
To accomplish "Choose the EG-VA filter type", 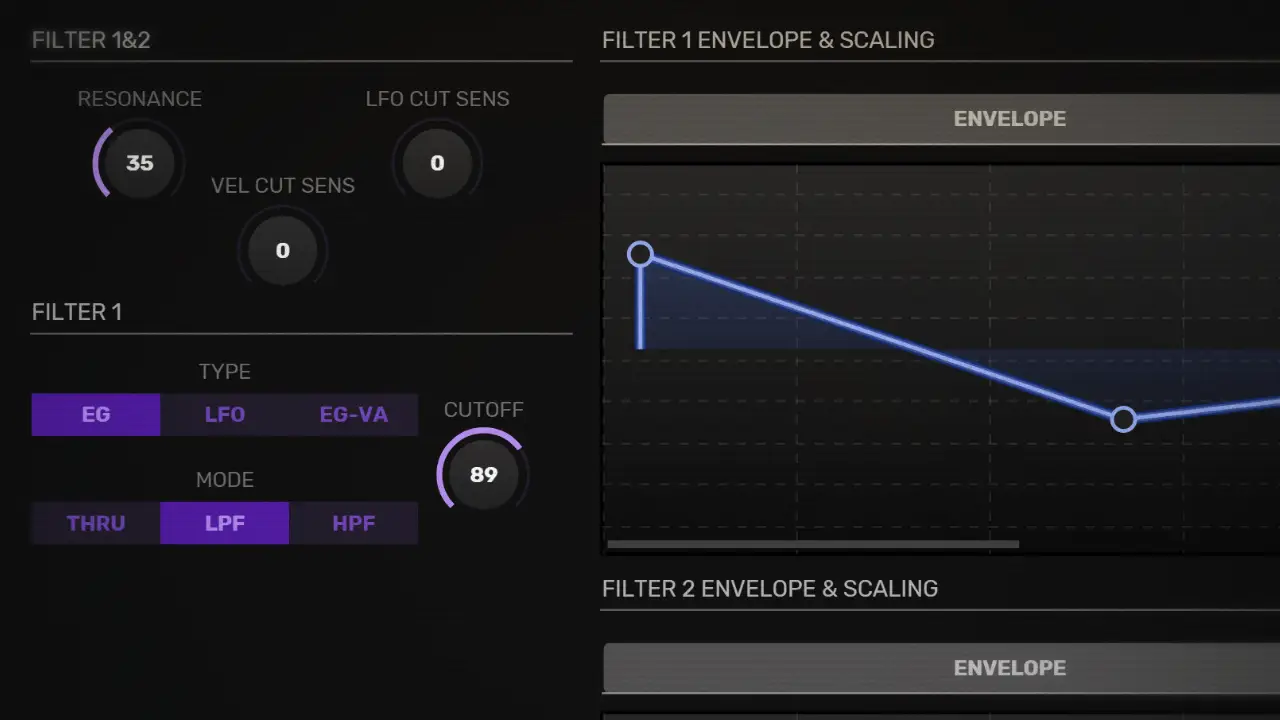I will [x=353, y=414].
